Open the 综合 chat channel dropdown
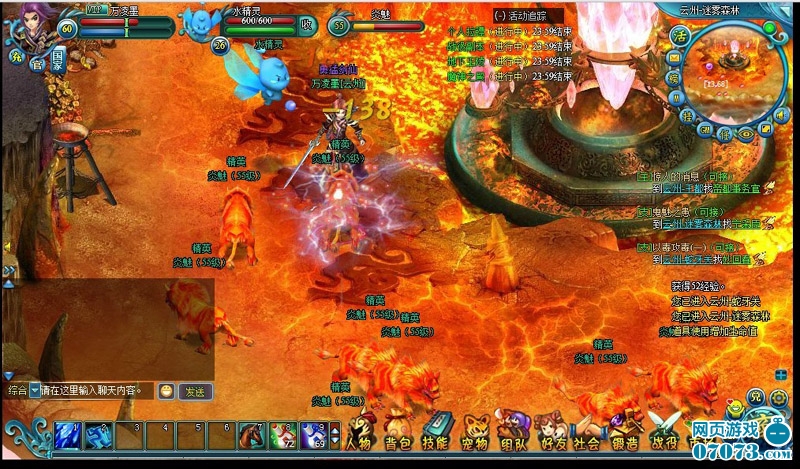Screen dimensions: 800x469 coord(34,391)
